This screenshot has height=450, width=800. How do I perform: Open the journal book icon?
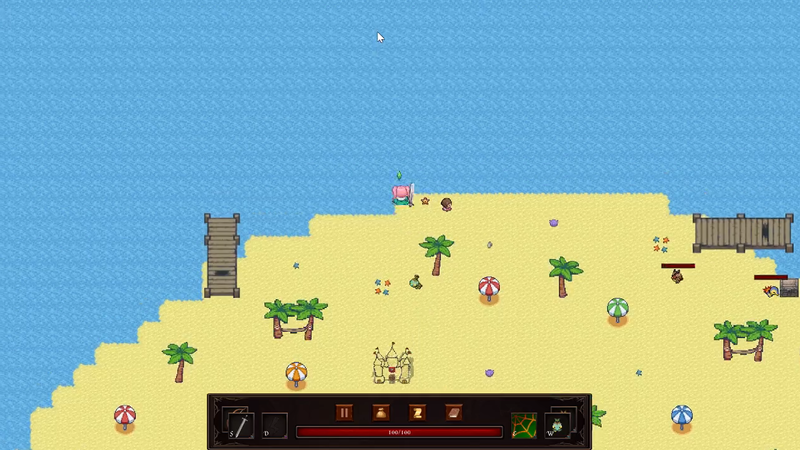453,412
